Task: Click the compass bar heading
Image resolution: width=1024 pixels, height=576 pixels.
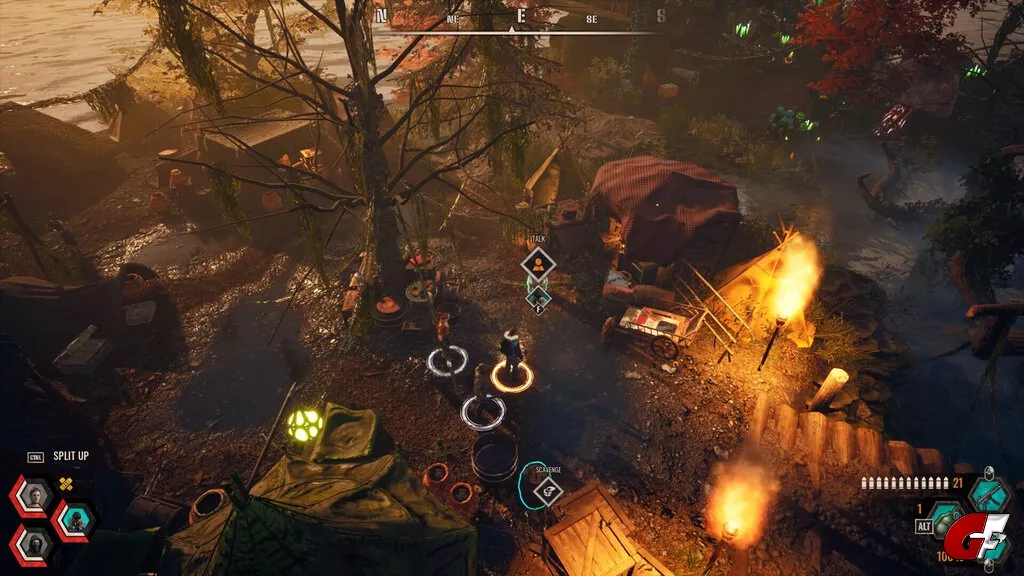Action: (x=520, y=17)
